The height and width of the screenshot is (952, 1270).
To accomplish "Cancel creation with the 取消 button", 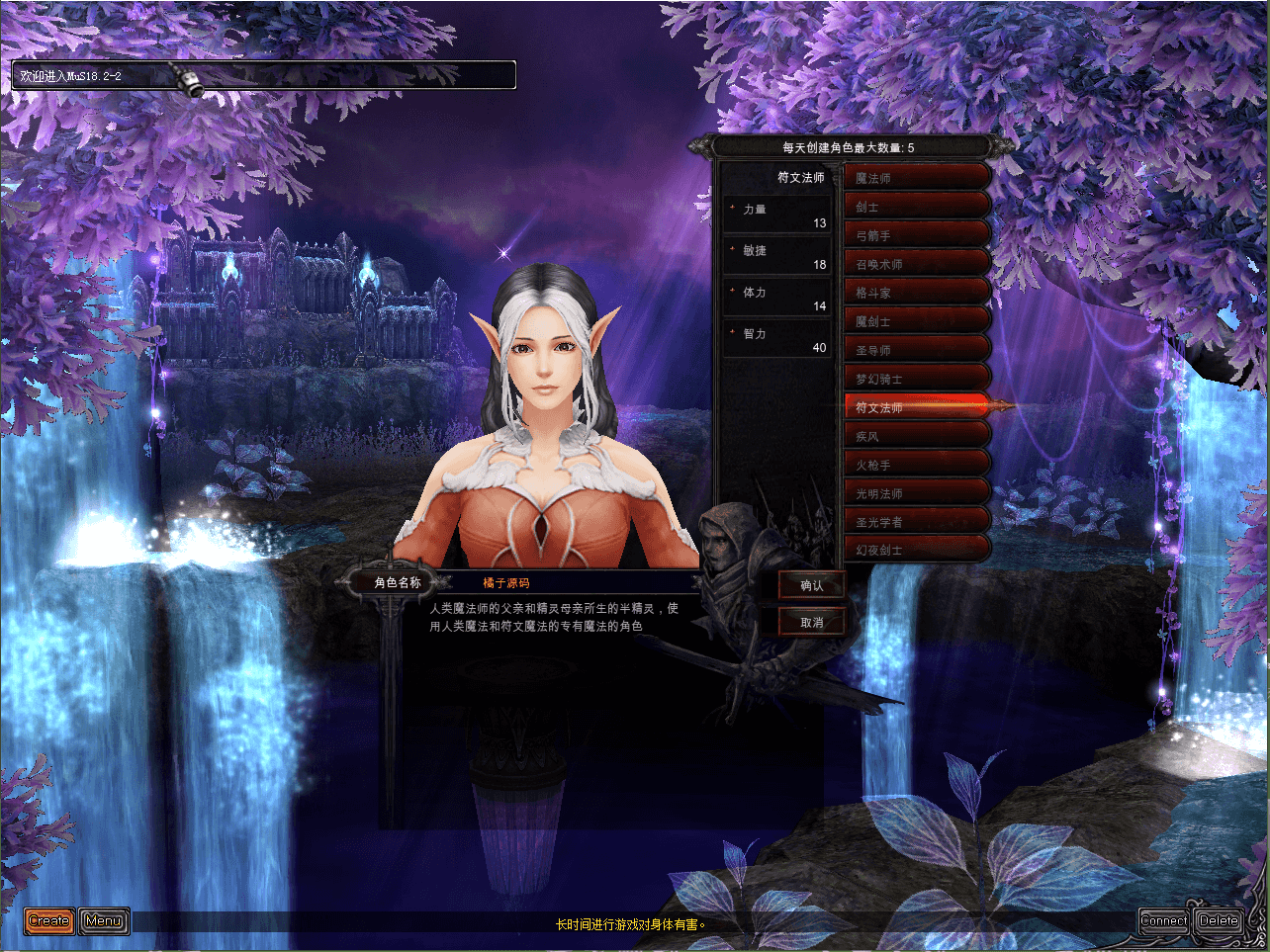I will [811, 622].
